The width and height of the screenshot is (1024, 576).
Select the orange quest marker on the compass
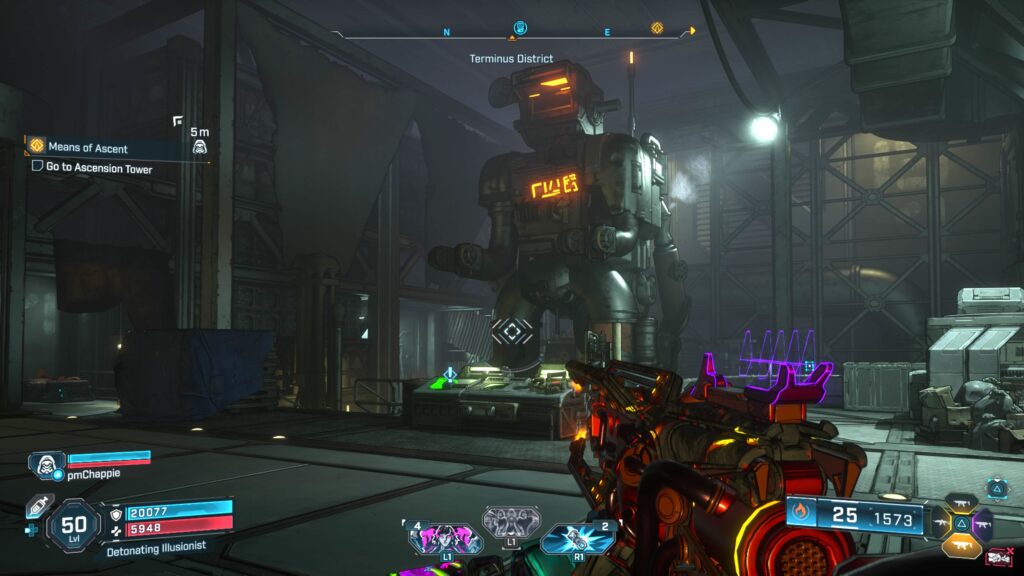click(657, 28)
